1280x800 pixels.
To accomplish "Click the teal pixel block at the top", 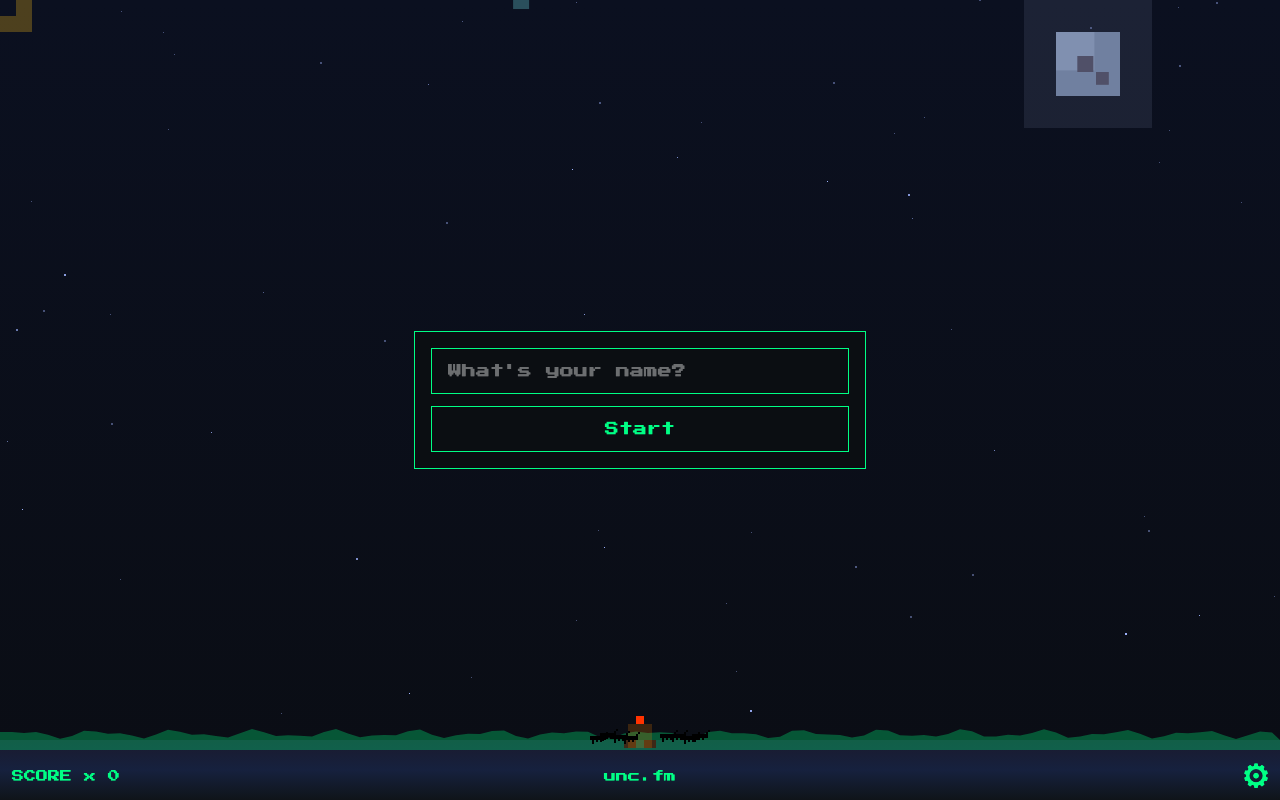I will pyautogui.click(x=520, y=4).
